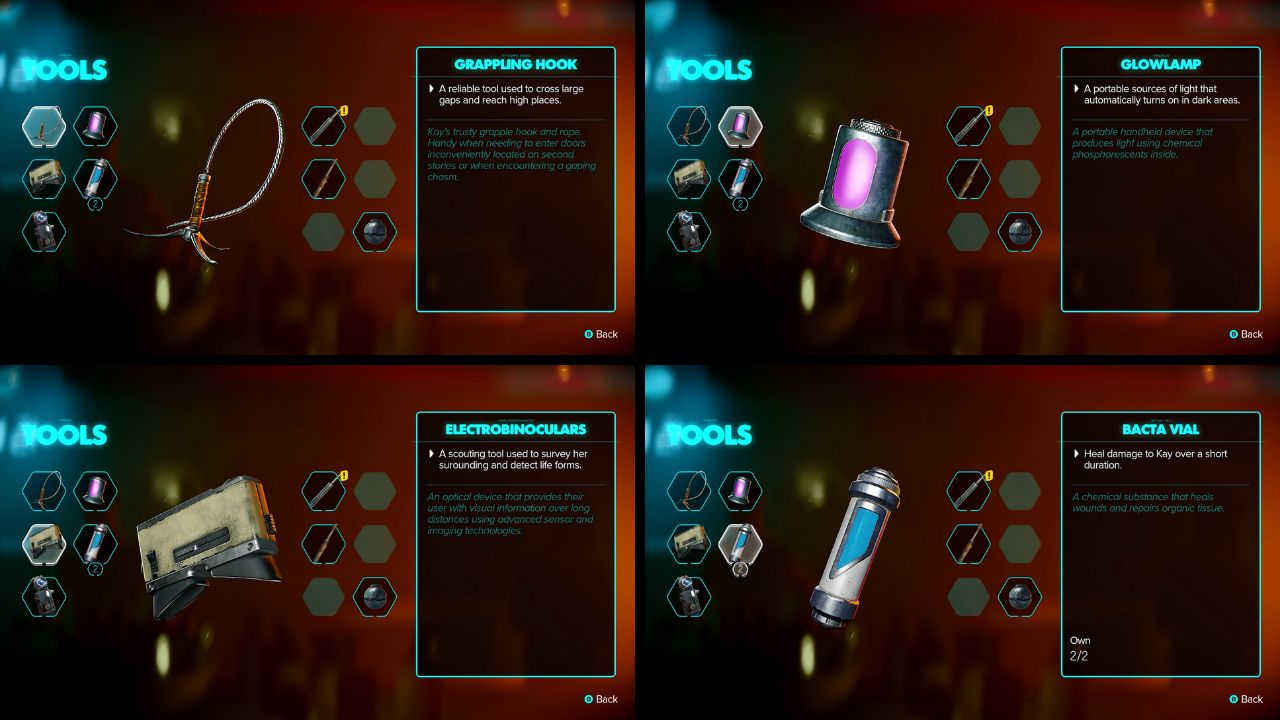Select the Grappling Hook hexagon icon
This screenshot has width=1280, height=720.
point(44,126)
